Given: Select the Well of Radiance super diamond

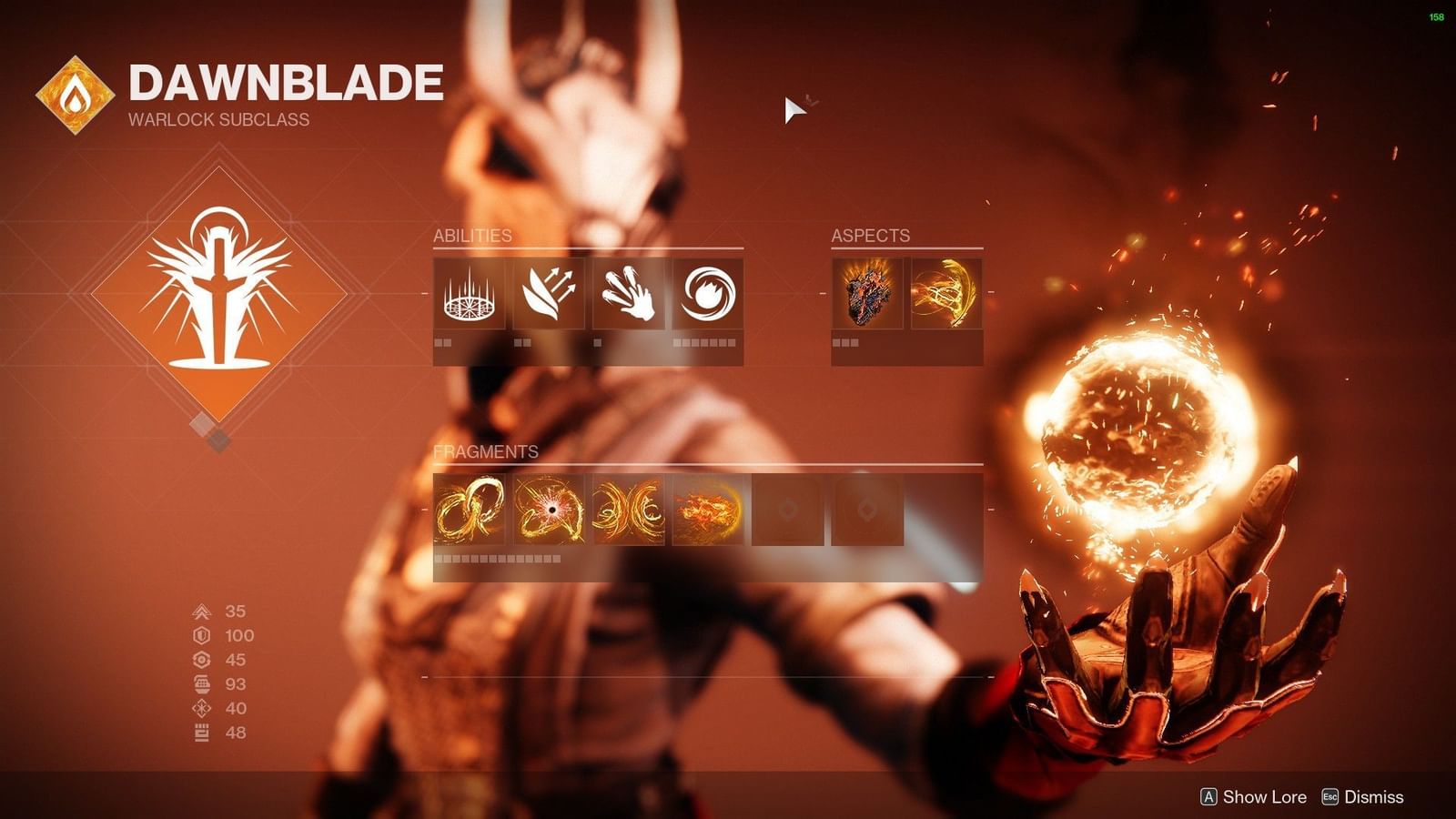Looking at the screenshot, I should click(x=222, y=291).
